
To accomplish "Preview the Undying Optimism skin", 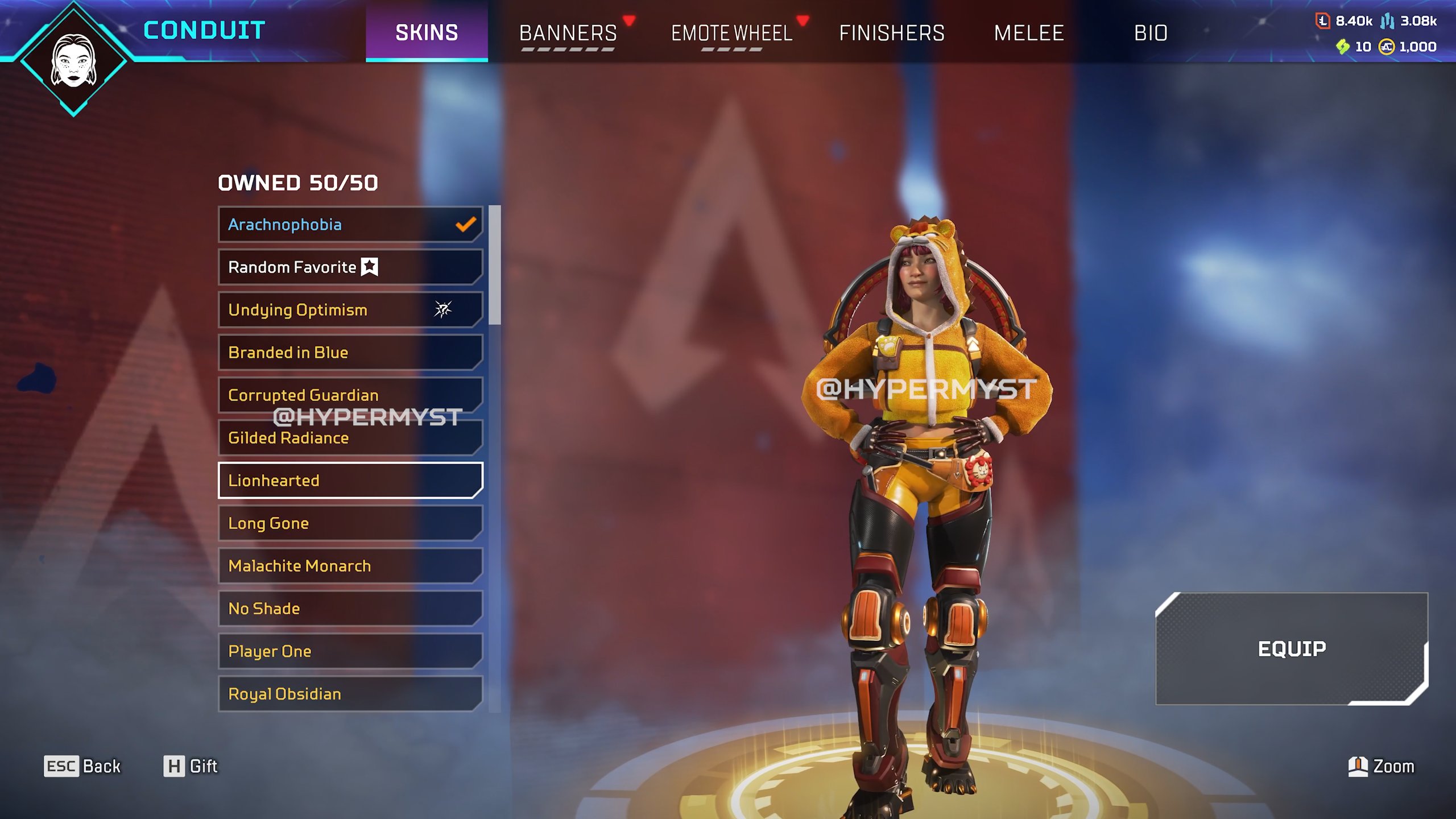I will click(x=350, y=310).
